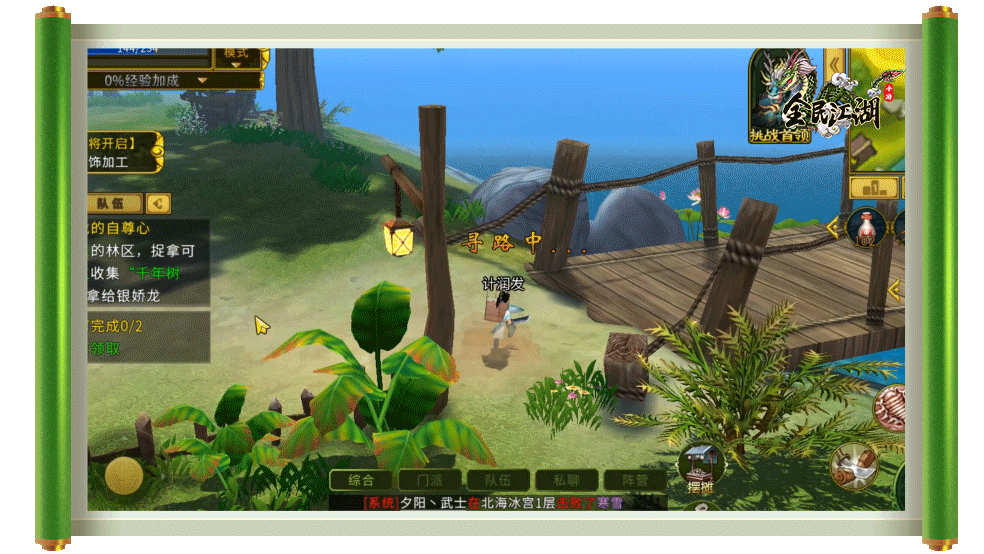This screenshot has width=984, height=554.
Task: Switch chat to the 综合 tab
Action: [361, 481]
